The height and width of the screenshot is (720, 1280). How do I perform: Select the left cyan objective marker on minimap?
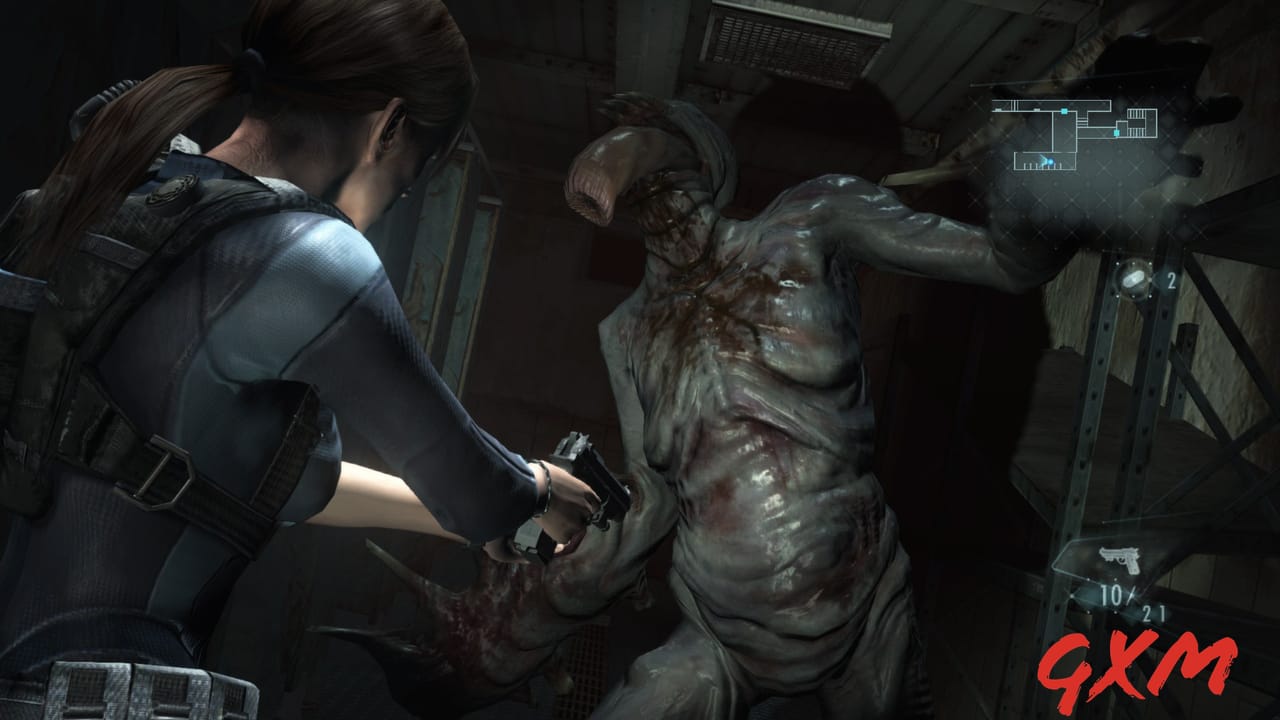(1064, 112)
